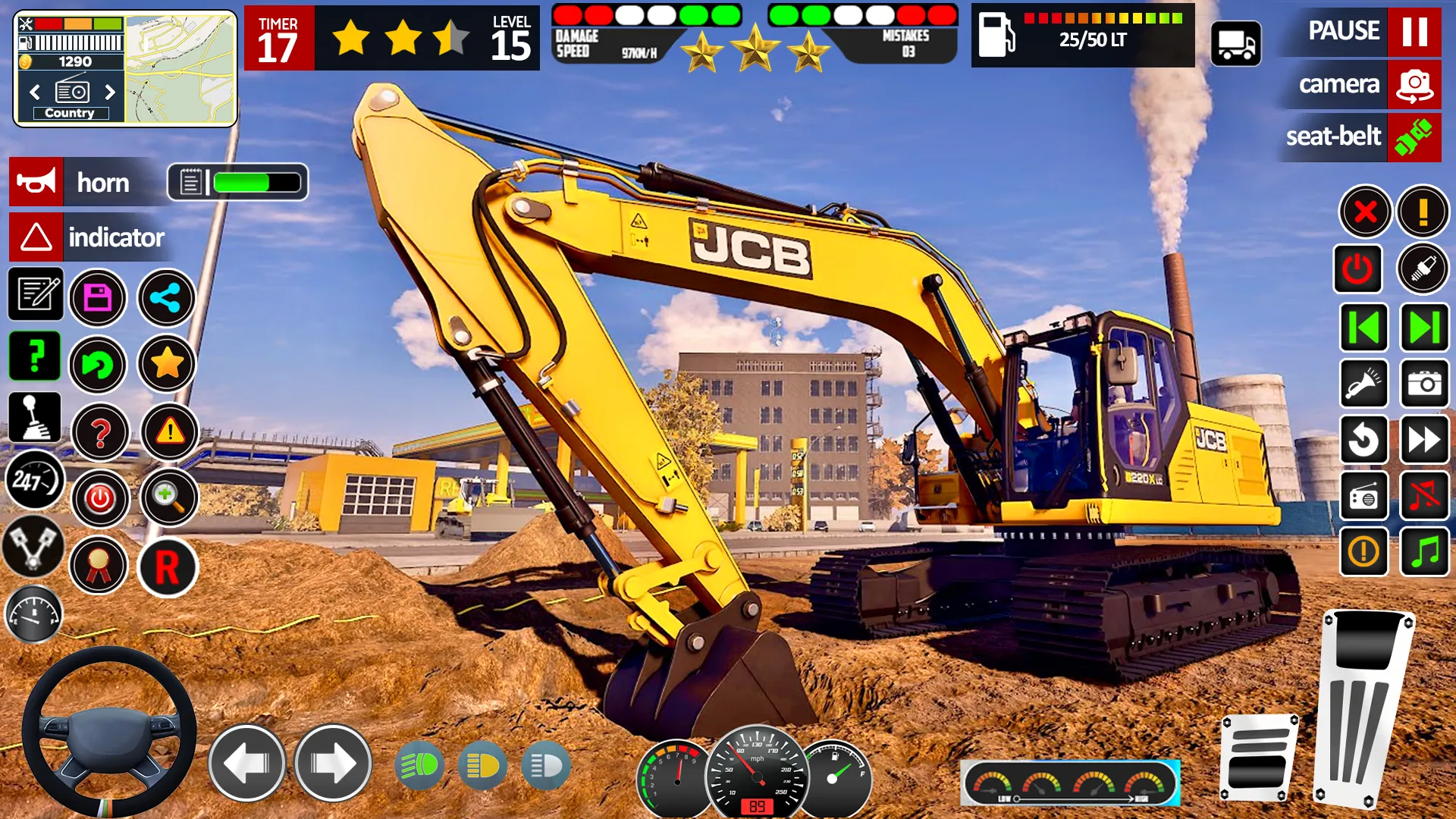Turn on the flashlight icon

click(1363, 383)
